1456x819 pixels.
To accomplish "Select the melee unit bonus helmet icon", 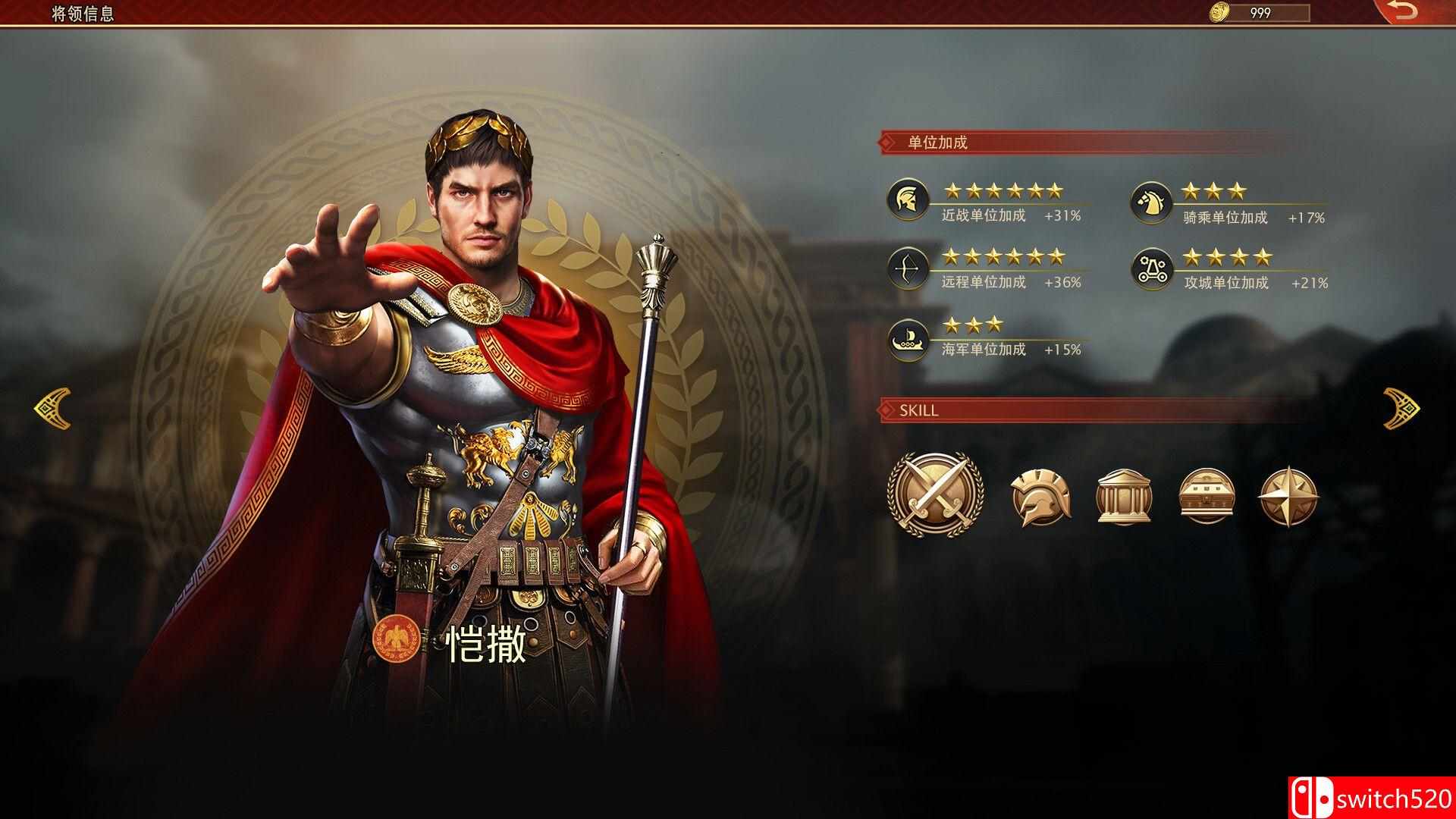I will 908,199.
